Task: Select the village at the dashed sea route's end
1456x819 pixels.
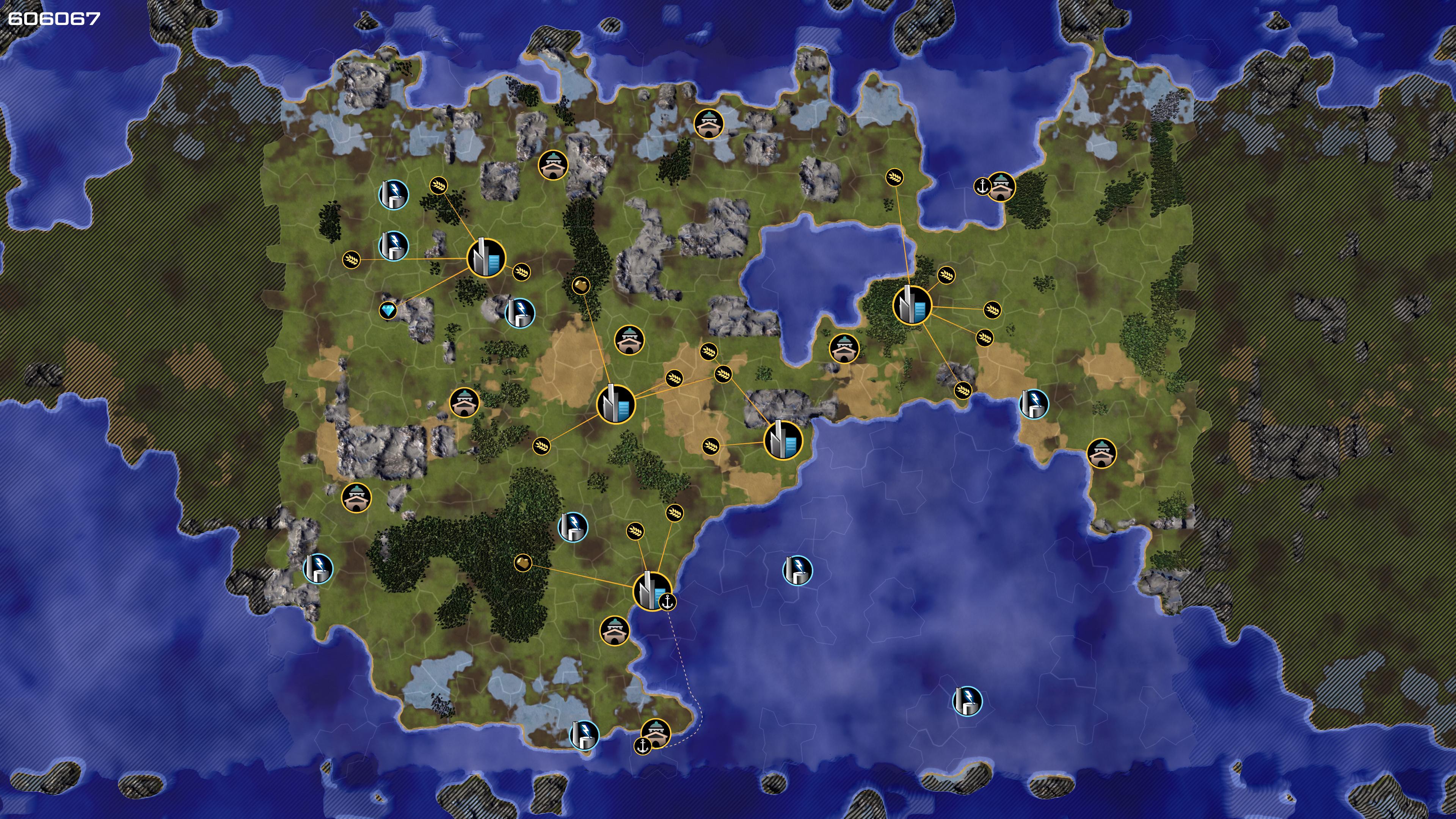Action: [x=656, y=733]
